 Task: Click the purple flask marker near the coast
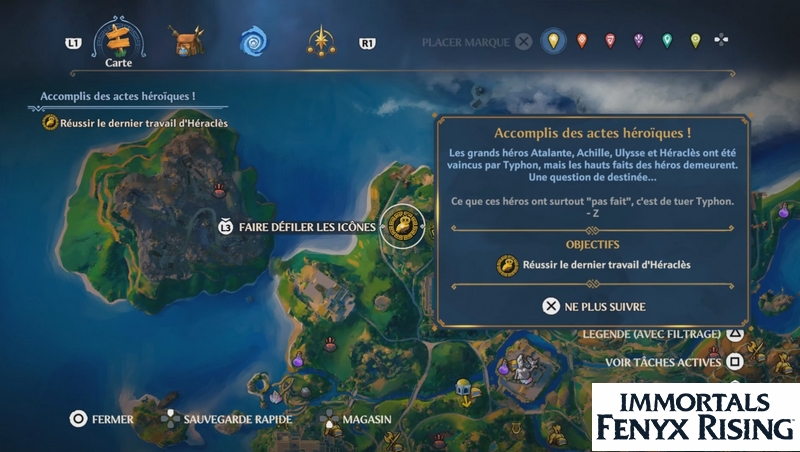pos(297,358)
